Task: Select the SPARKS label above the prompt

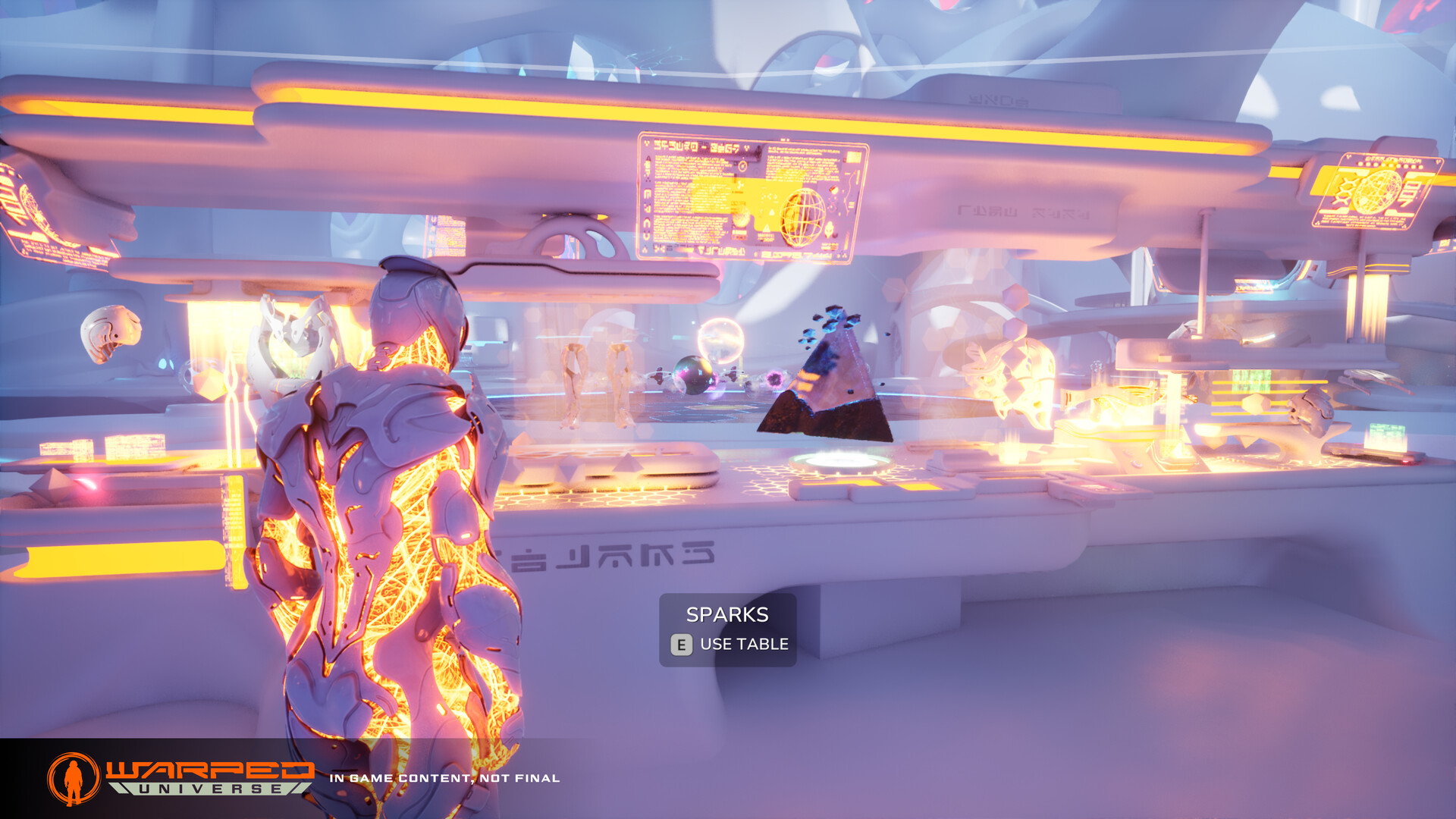Action: pos(726,614)
